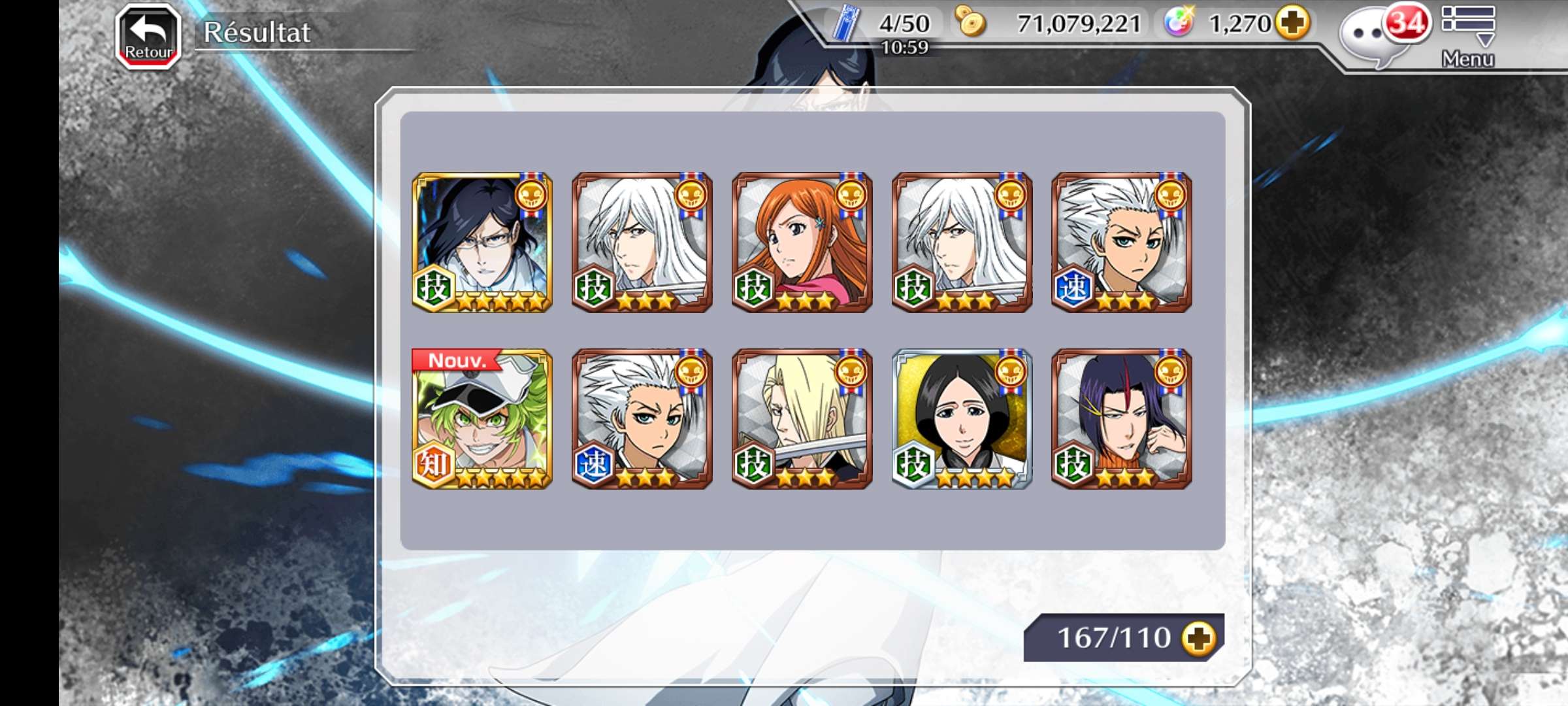Select the new green-haired character card
Image resolution: width=1568 pixels, height=706 pixels.
[482, 419]
